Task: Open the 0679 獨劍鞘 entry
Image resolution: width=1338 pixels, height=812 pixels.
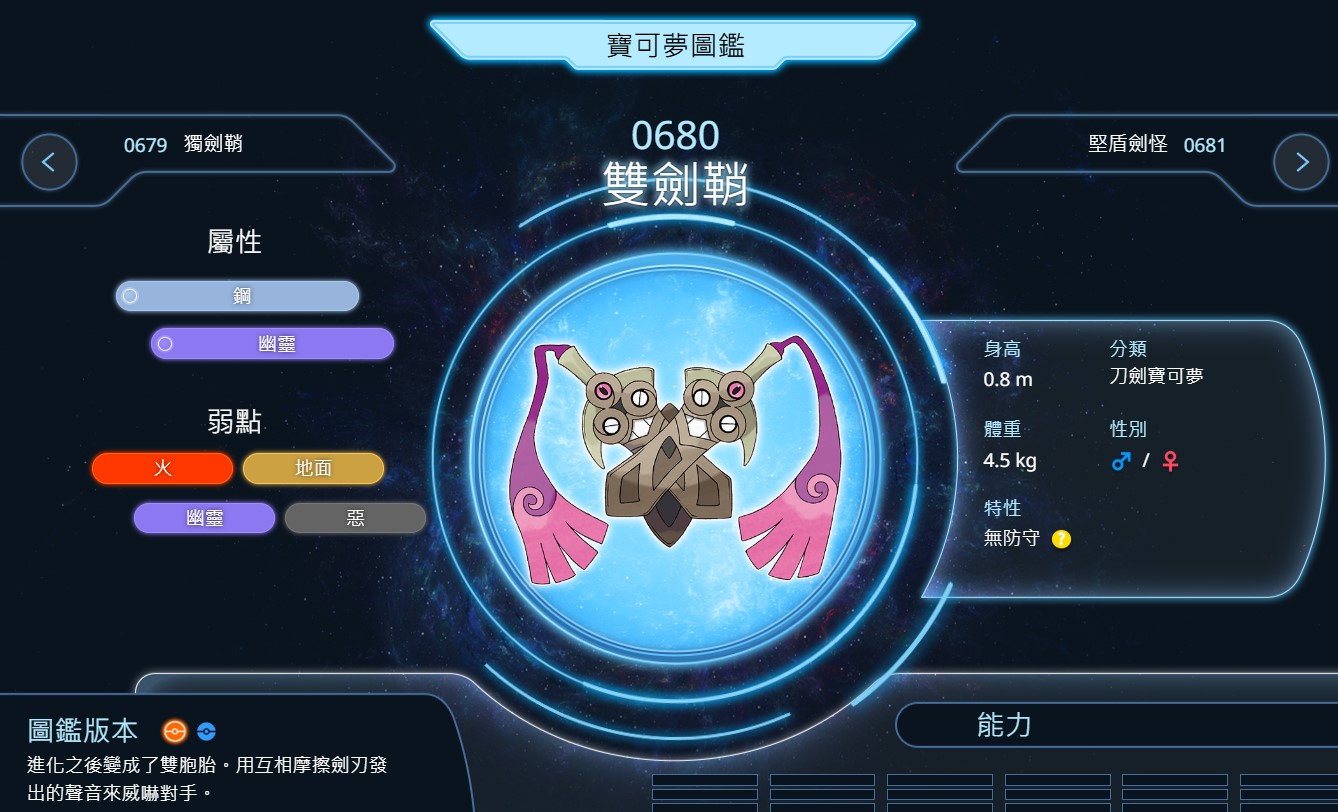Action: [183, 145]
